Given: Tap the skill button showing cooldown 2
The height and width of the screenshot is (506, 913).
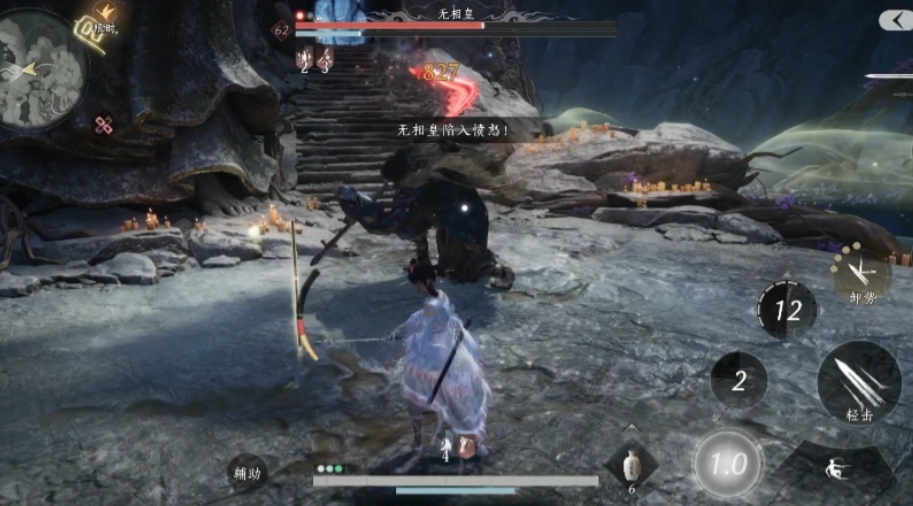Looking at the screenshot, I should pos(738,380).
